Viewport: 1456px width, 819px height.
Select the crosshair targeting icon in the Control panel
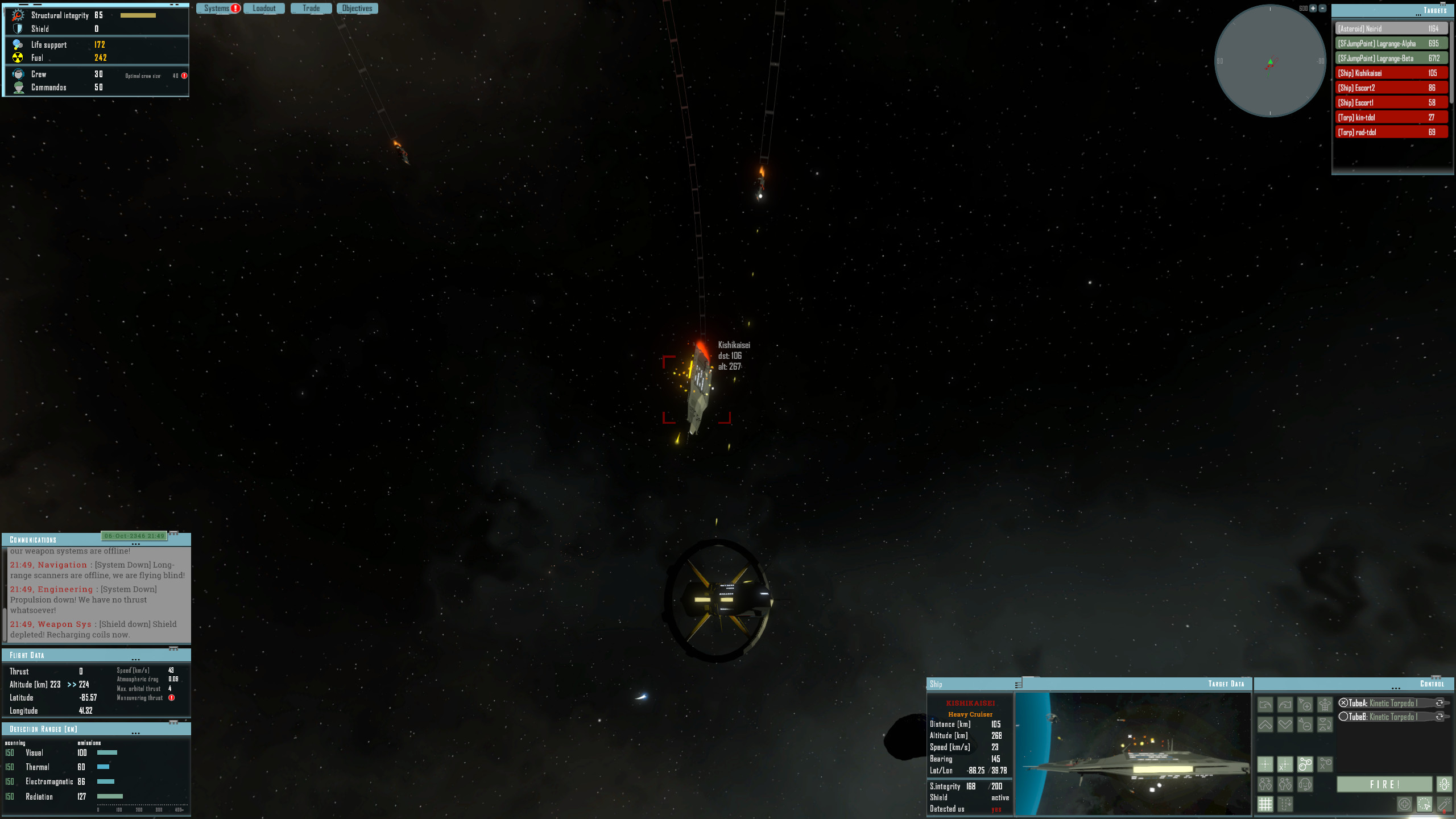point(1265,765)
